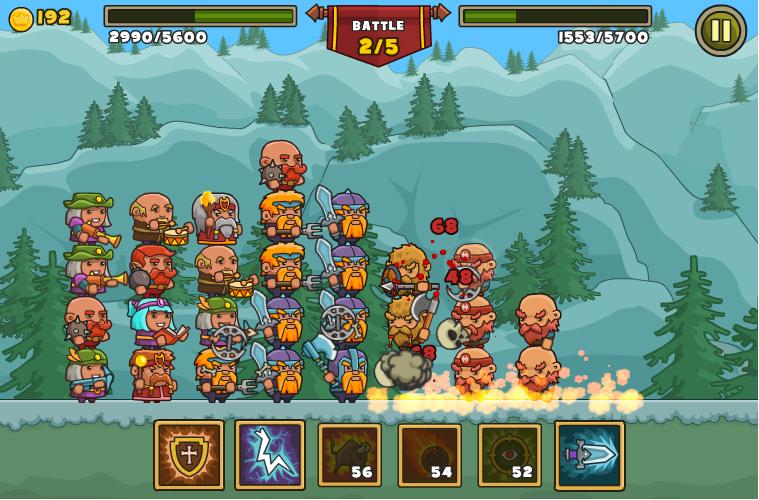Screen dimensions: 759x500
Task: Choose the eye target ability showing 52
Action: [510, 455]
